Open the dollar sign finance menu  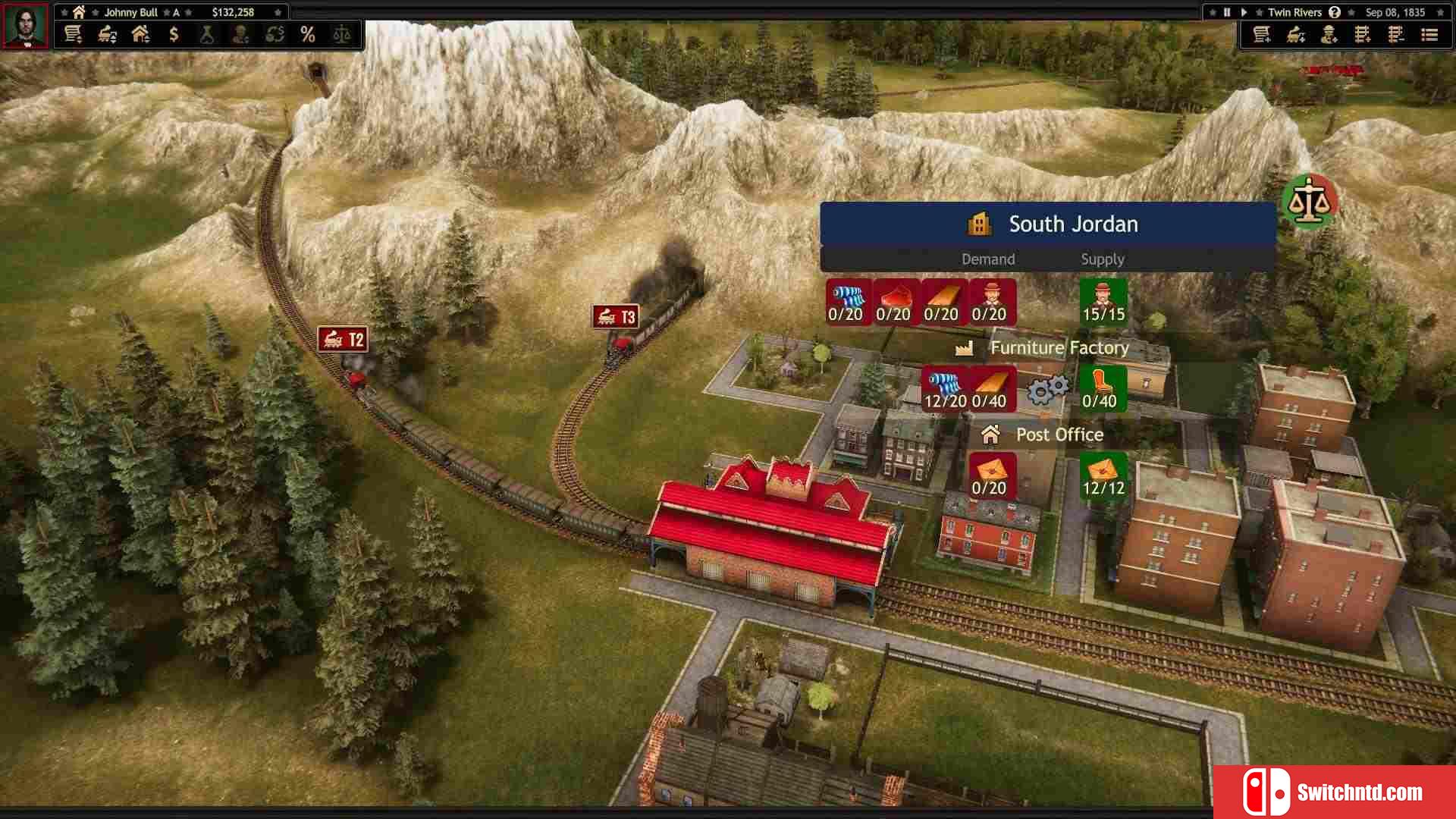[x=174, y=35]
